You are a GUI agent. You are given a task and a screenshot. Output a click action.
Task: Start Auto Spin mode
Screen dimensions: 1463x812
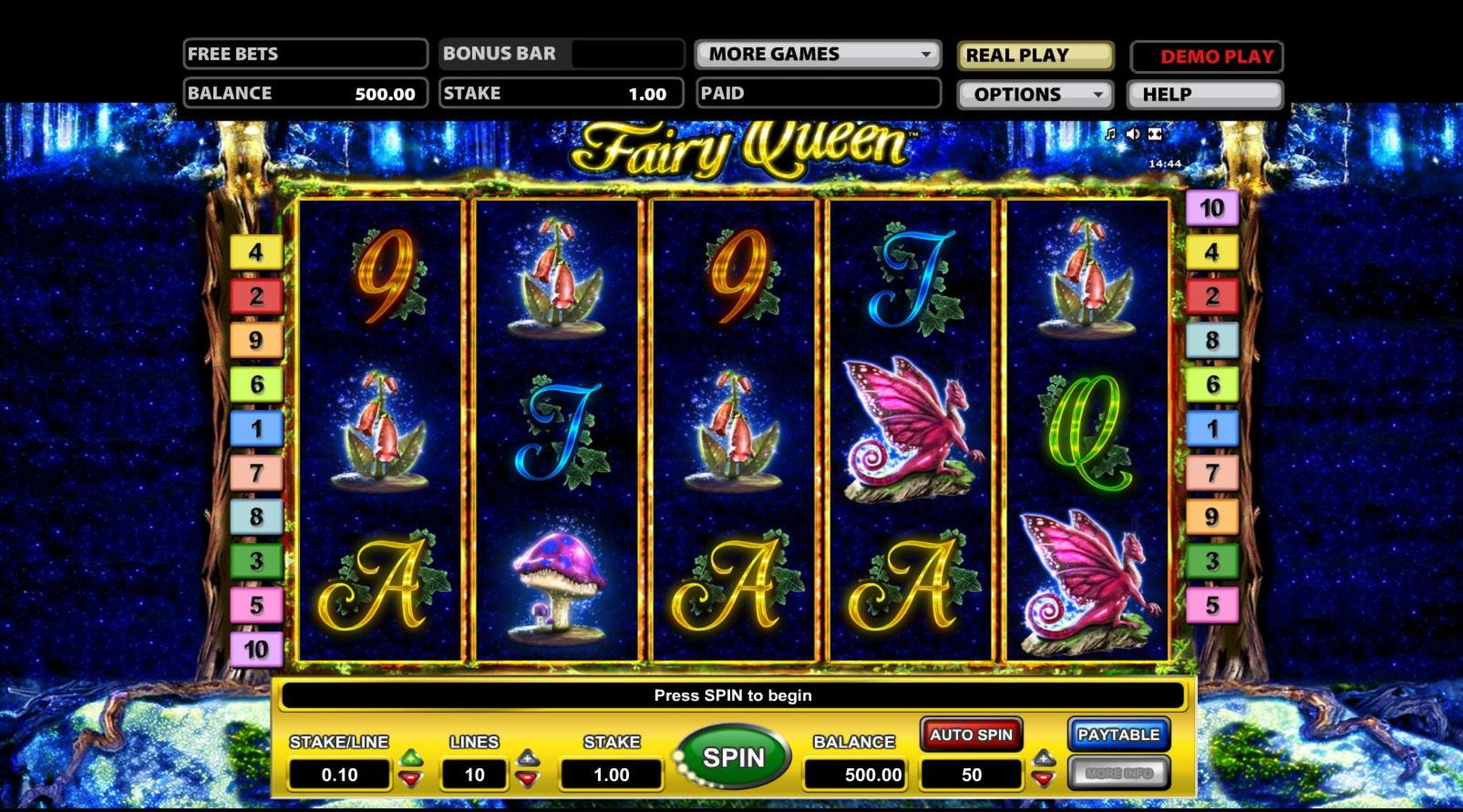(x=971, y=735)
